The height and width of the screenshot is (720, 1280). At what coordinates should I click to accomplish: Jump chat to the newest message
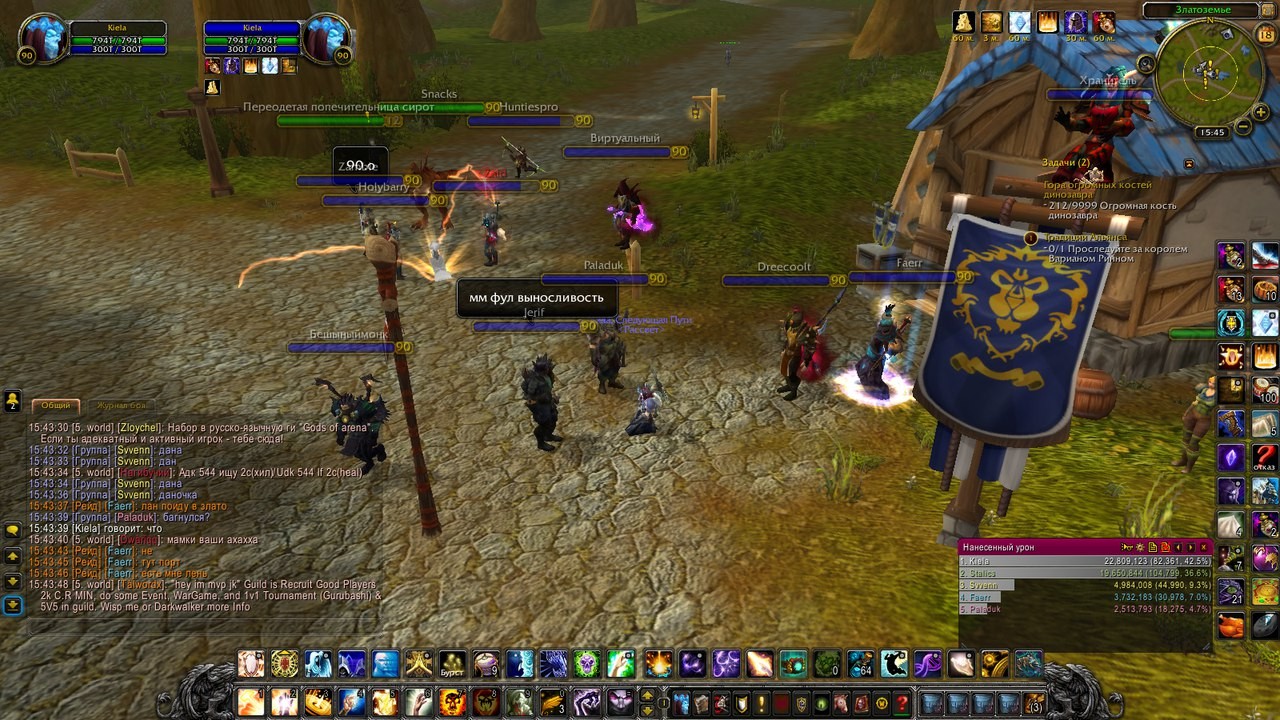[x=13, y=605]
